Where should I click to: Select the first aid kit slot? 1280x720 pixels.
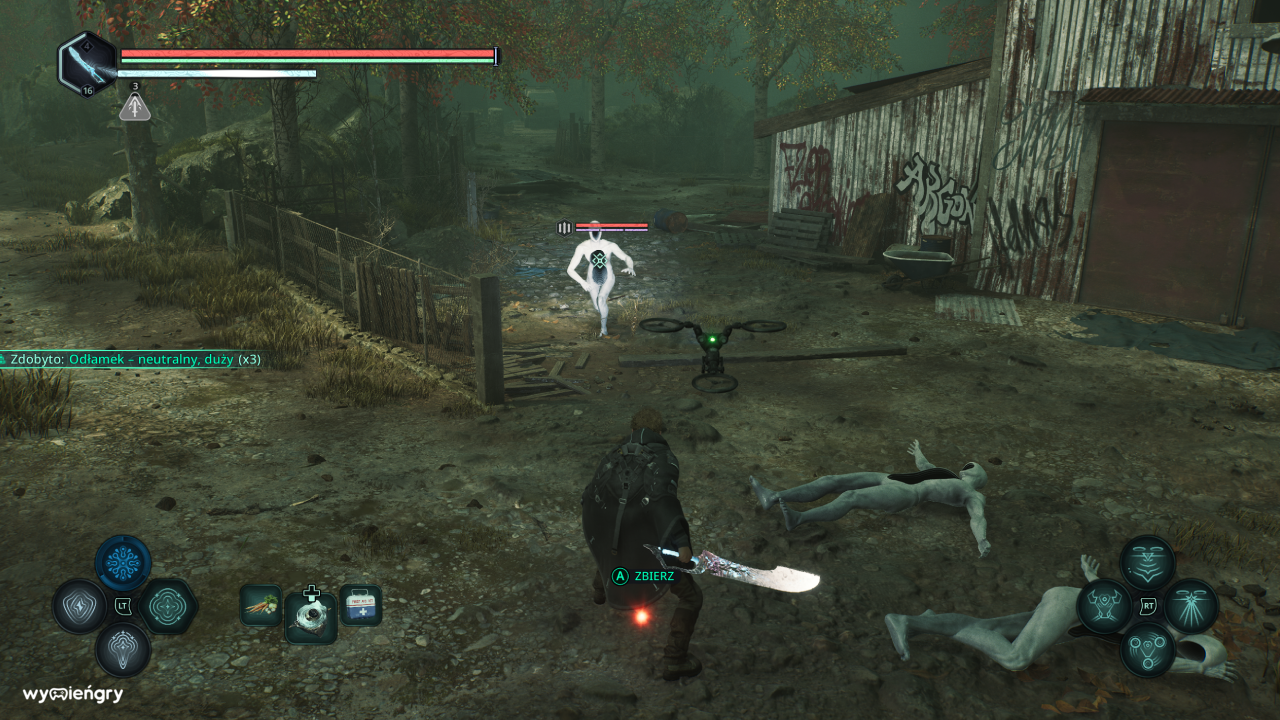360,605
